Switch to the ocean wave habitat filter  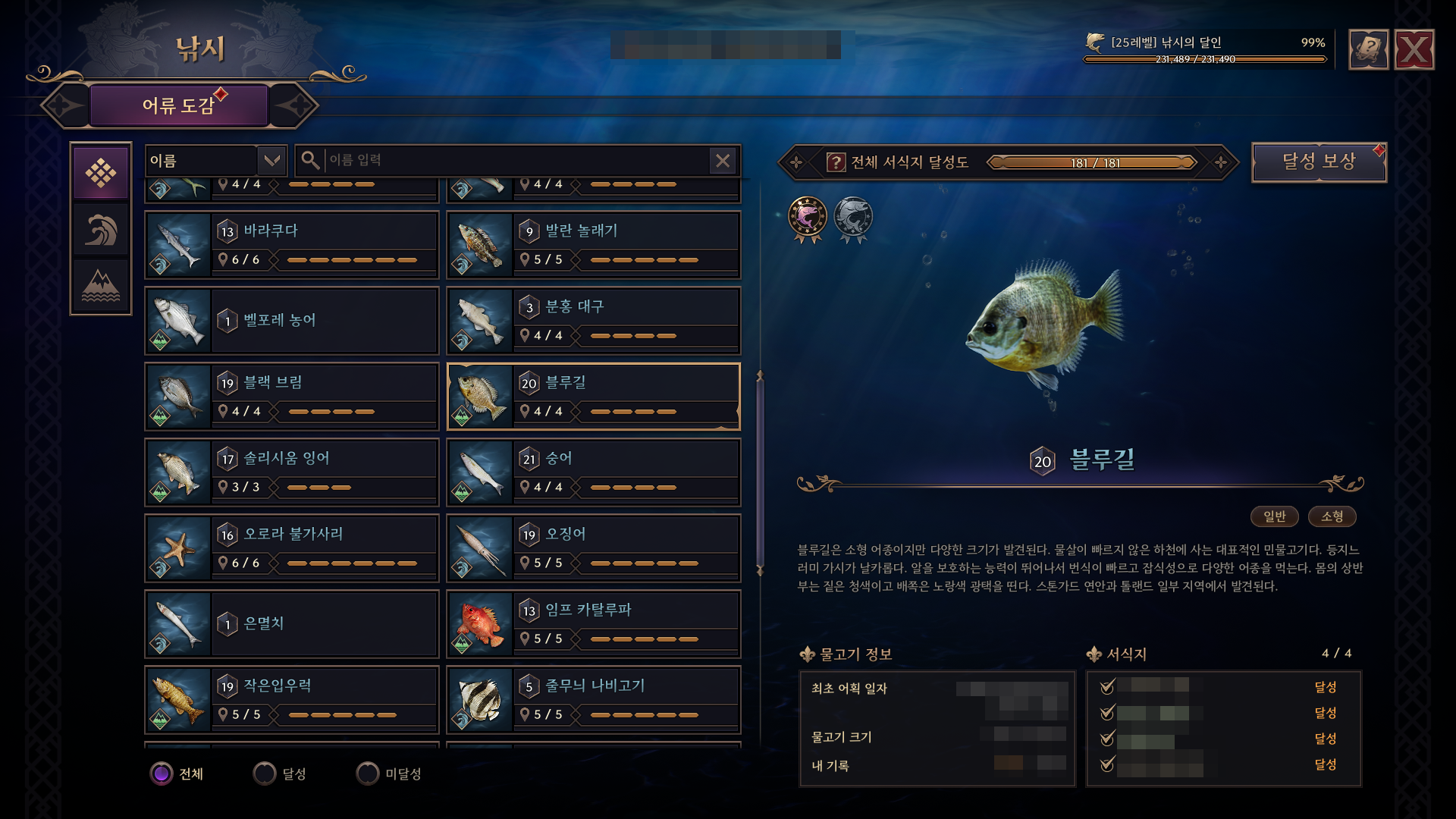(x=101, y=230)
